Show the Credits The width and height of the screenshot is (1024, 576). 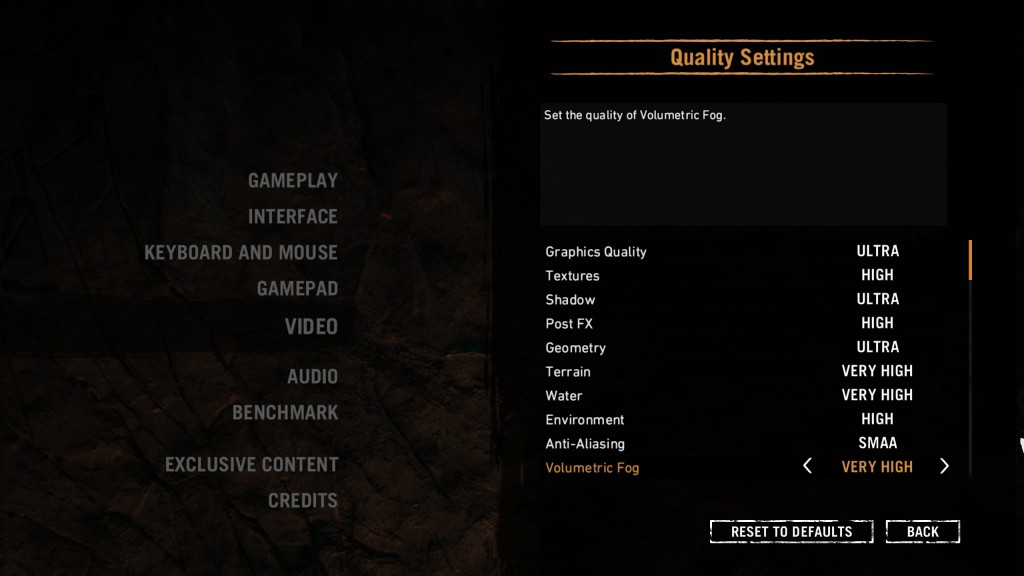pyautogui.click(x=302, y=501)
